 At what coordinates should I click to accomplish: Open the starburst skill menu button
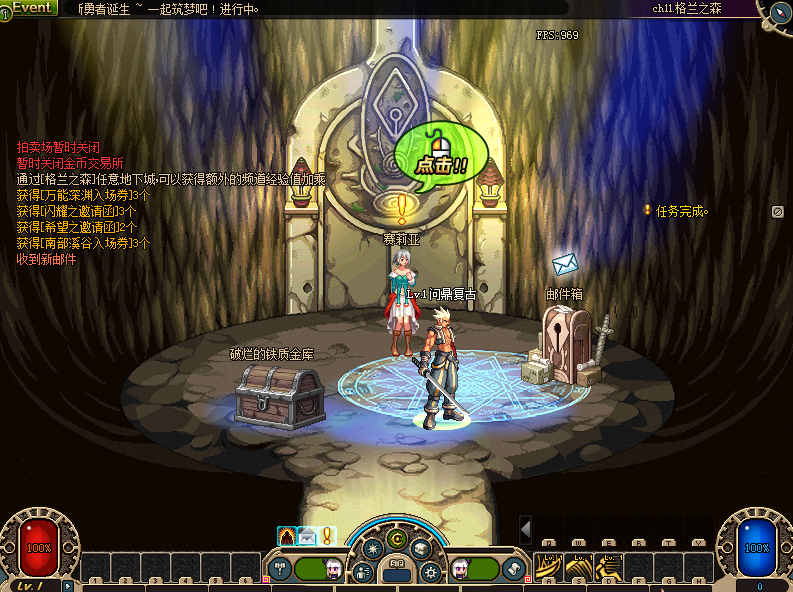pos(372,548)
